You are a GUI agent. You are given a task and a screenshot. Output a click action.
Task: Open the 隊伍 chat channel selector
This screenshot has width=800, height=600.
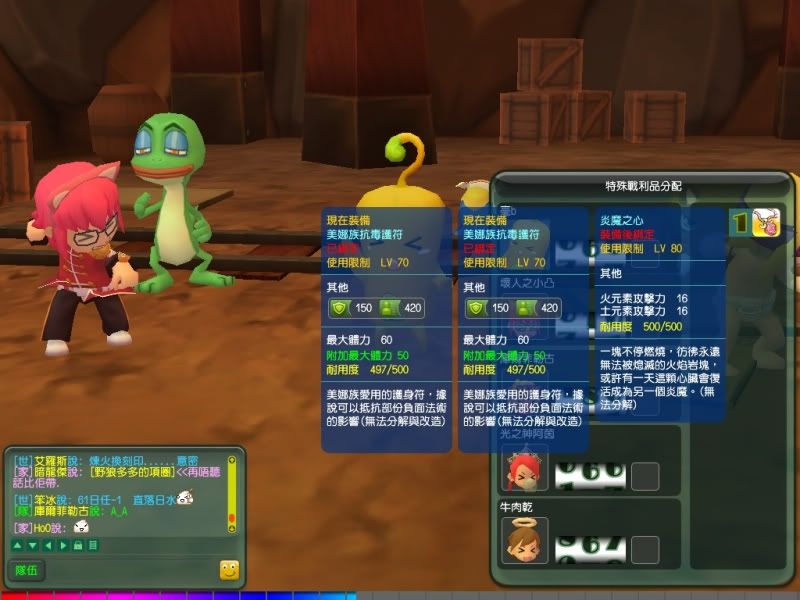coord(26,569)
